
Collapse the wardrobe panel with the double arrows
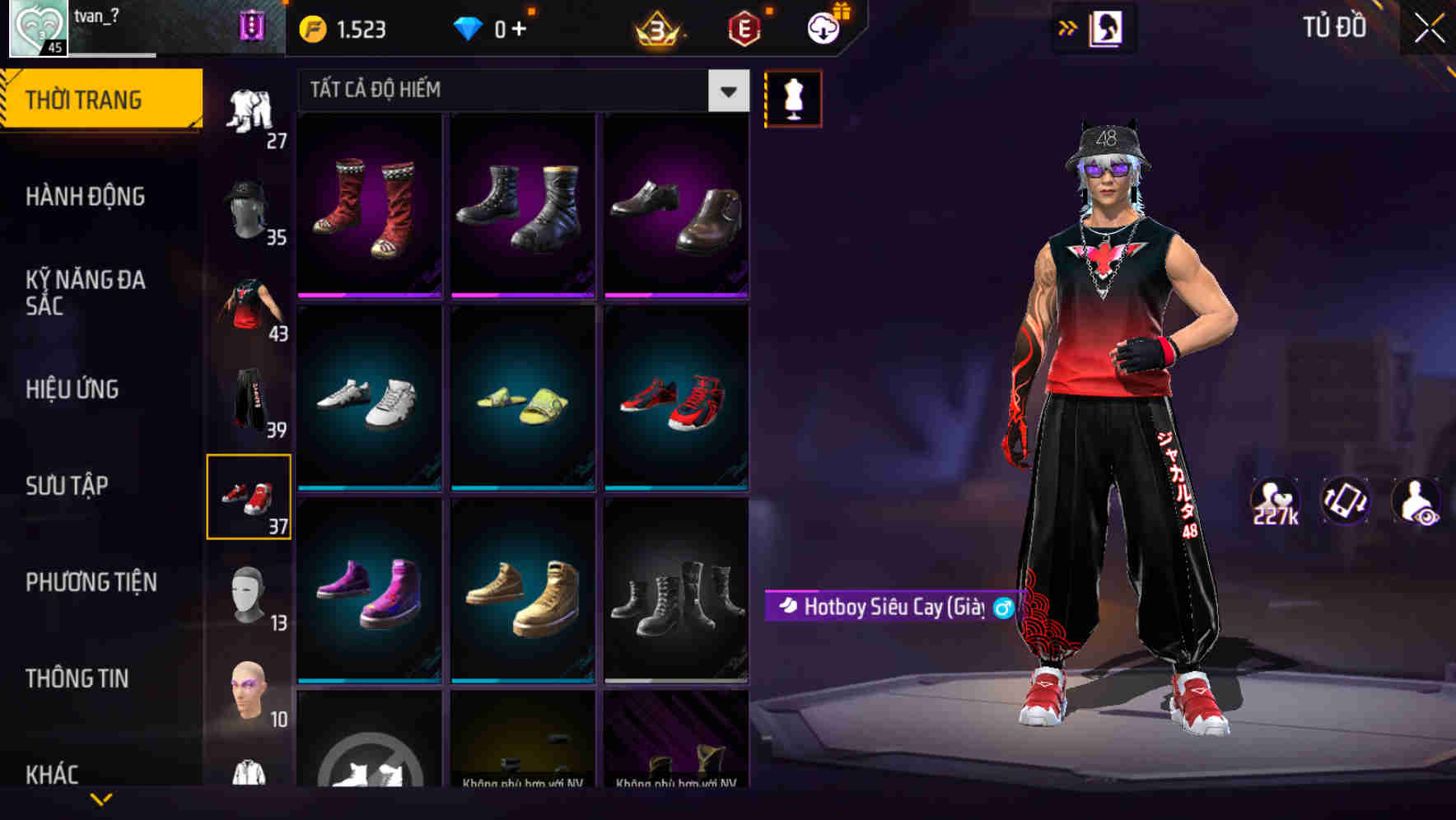pyautogui.click(x=1068, y=26)
